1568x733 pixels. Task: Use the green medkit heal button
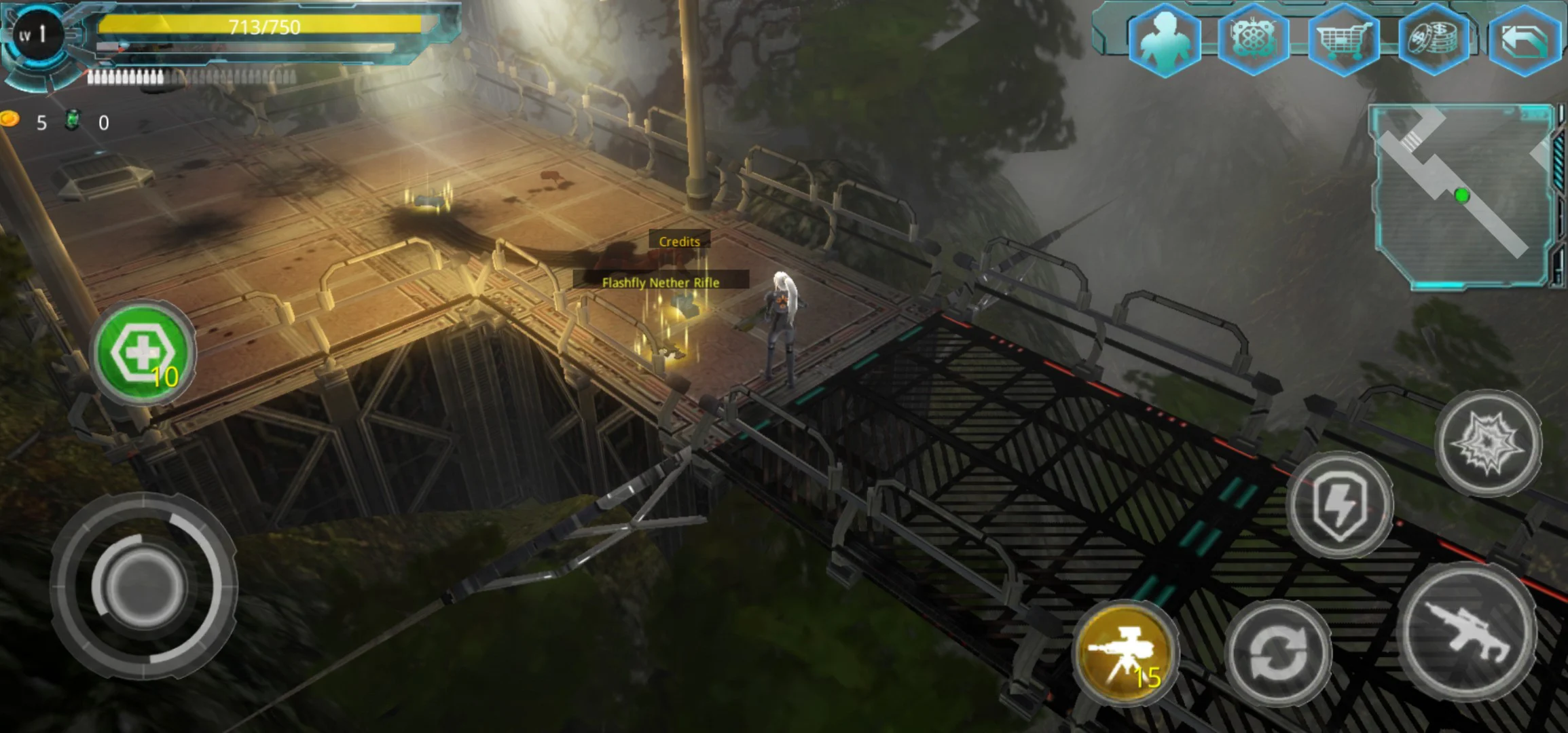(143, 353)
